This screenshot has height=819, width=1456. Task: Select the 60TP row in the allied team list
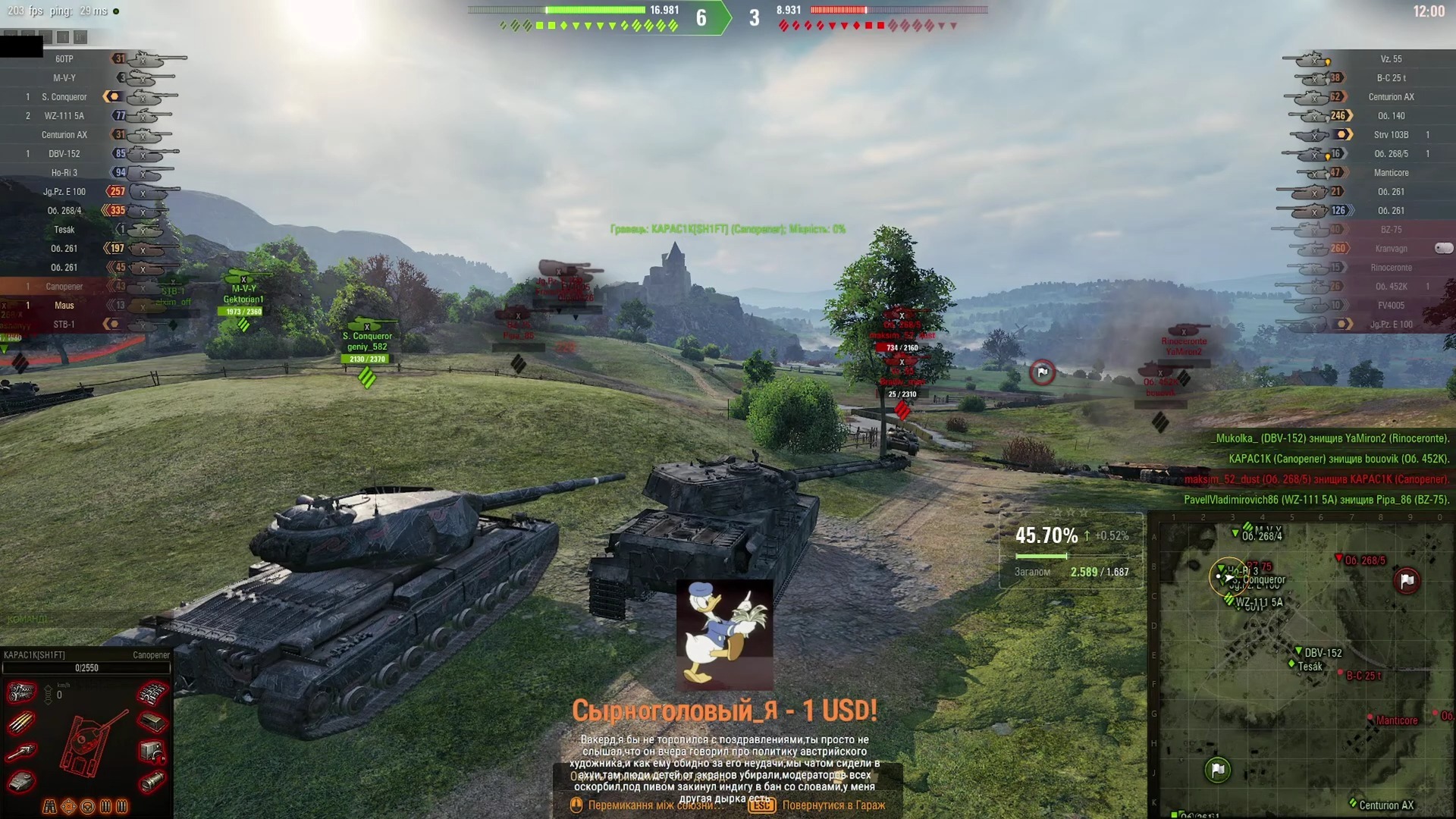click(64, 59)
